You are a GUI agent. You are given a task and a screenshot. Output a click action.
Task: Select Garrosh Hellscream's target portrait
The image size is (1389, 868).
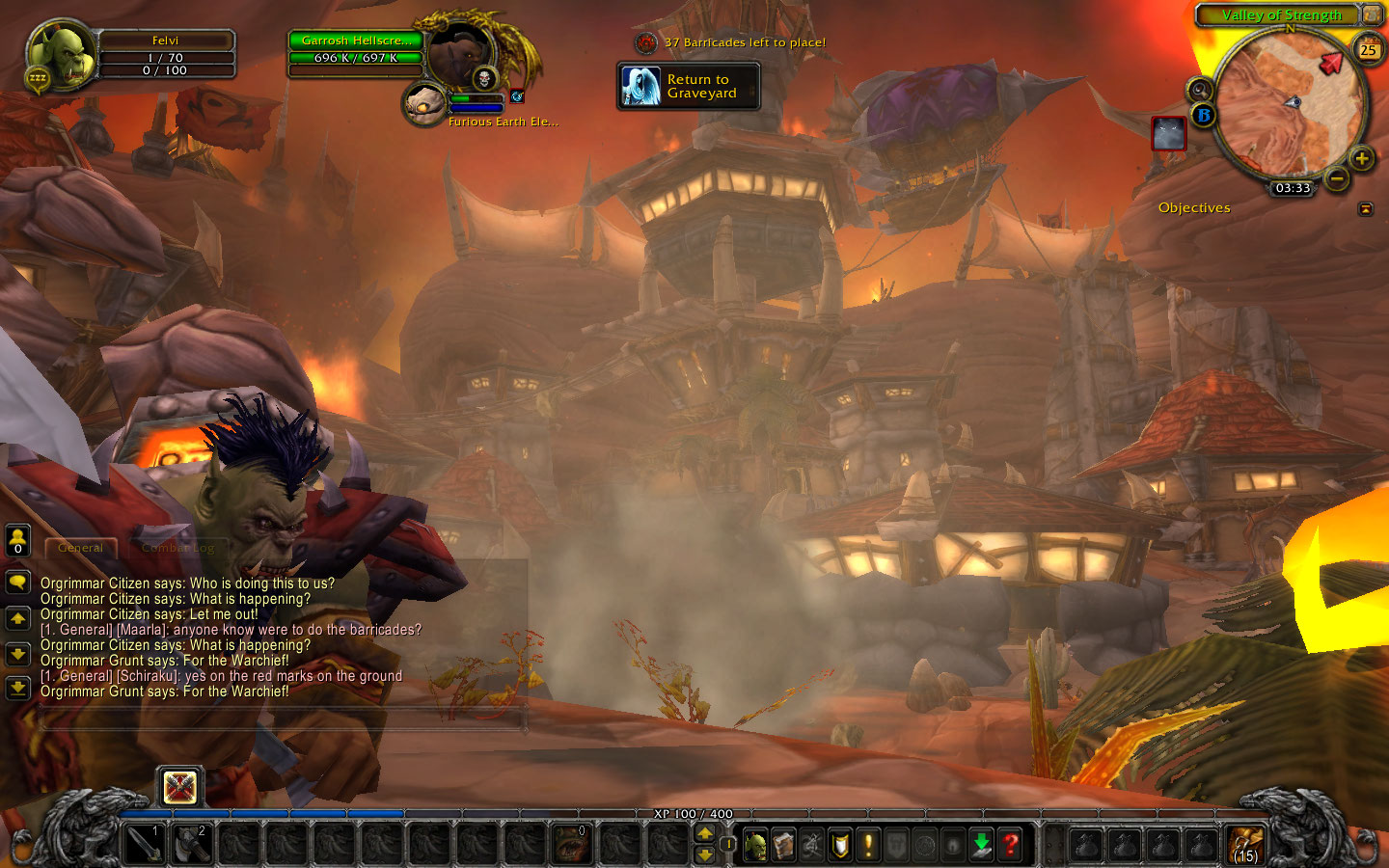coord(459,55)
